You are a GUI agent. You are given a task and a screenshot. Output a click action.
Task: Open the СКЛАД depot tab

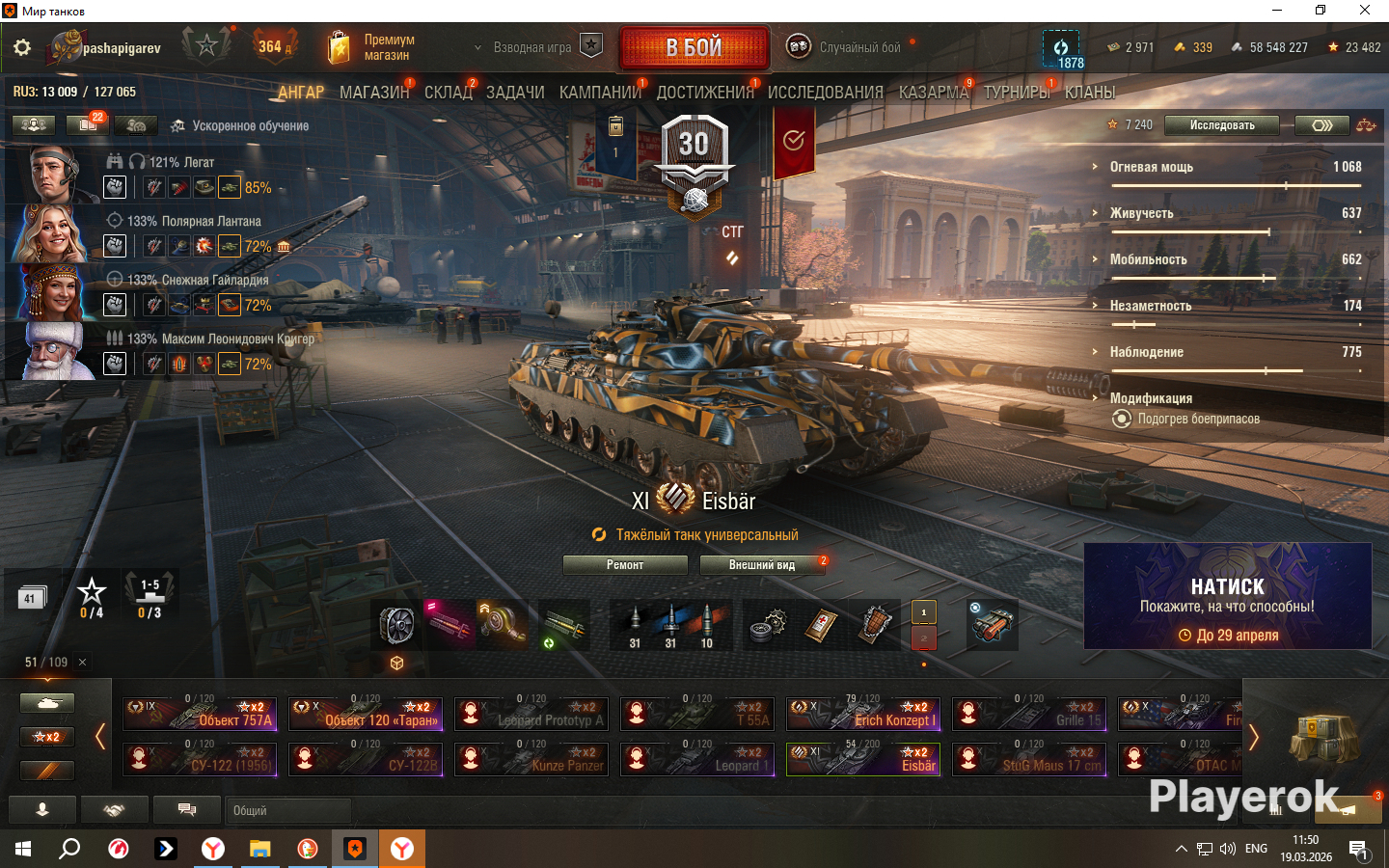(448, 93)
